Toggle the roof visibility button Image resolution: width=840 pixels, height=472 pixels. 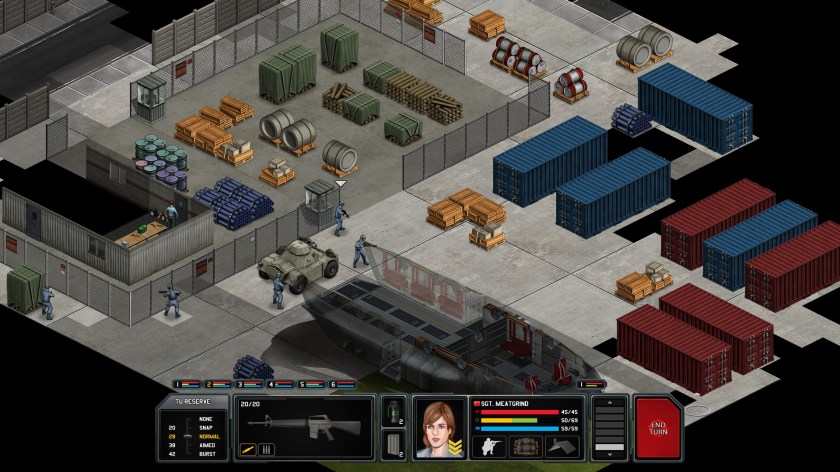(x=564, y=446)
